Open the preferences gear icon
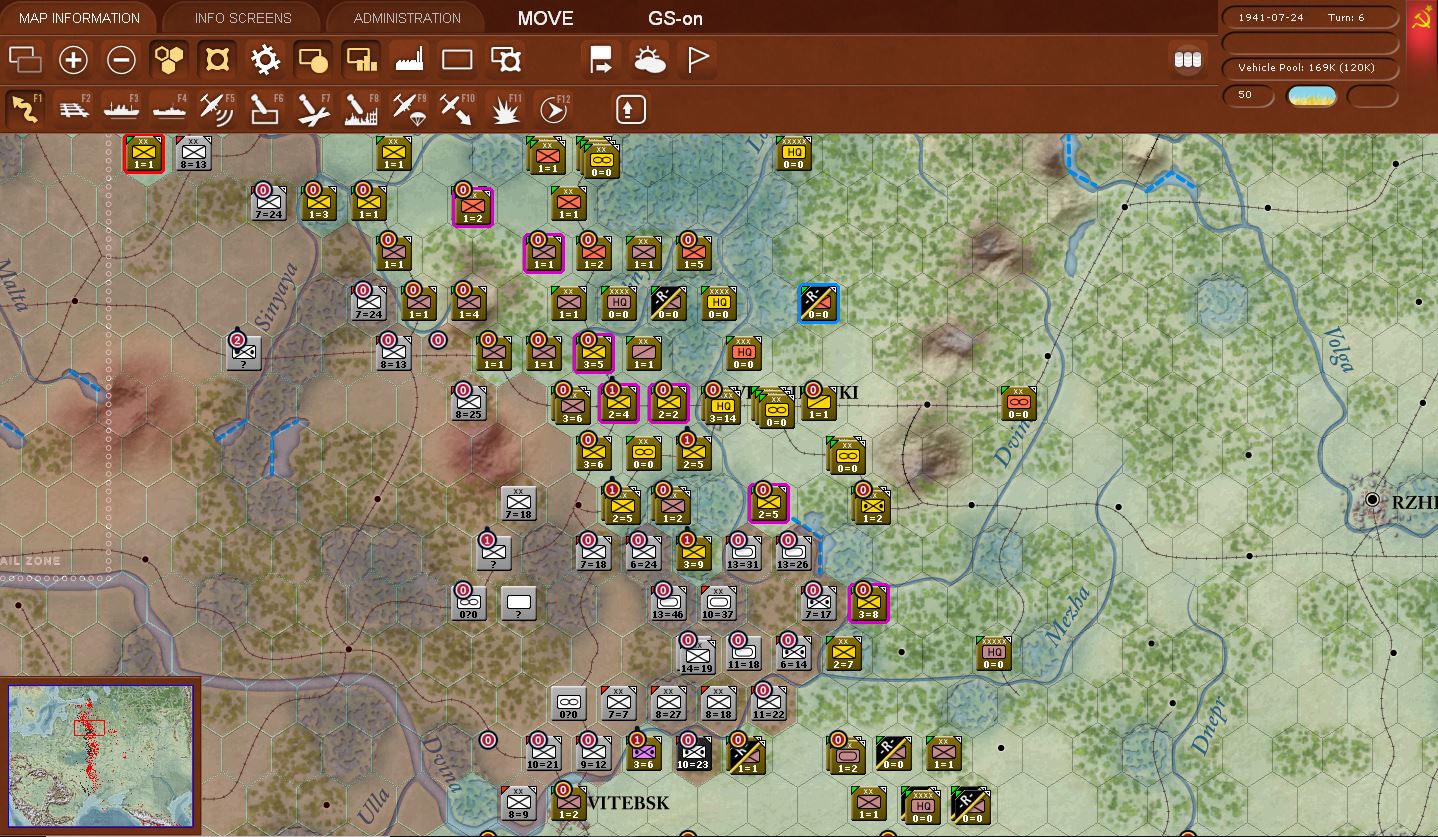The image size is (1438, 837). coord(264,60)
